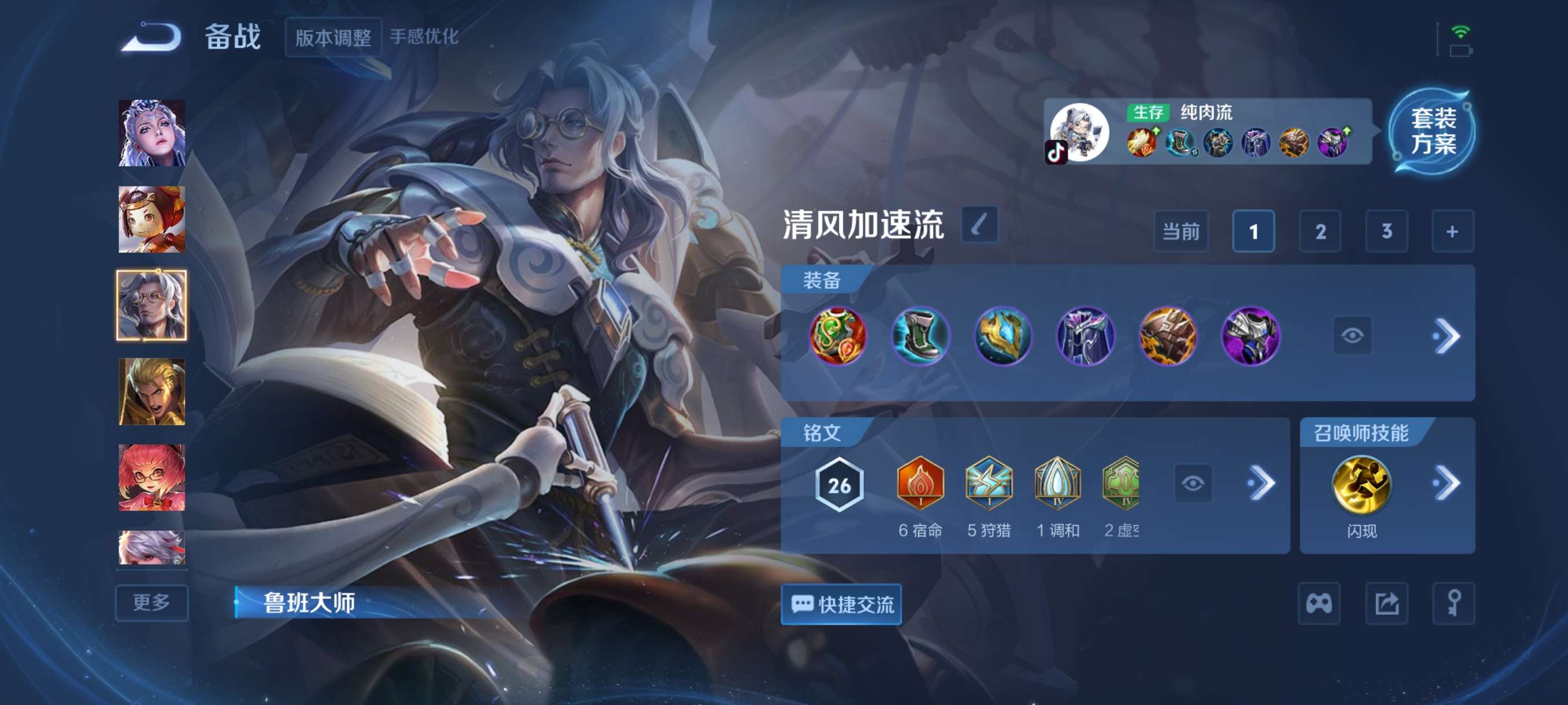The image size is (1568, 705).
Task: Select the Luban Master hero portrait thumbnail
Action: (151, 305)
